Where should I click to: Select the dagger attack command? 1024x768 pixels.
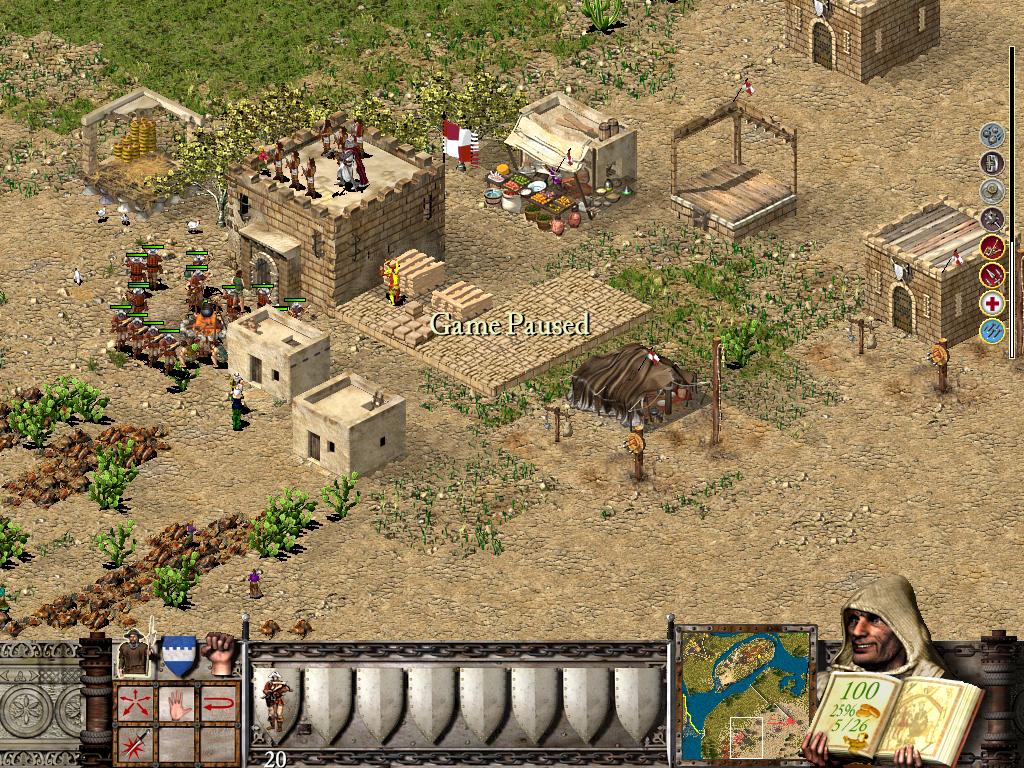click(134, 745)
